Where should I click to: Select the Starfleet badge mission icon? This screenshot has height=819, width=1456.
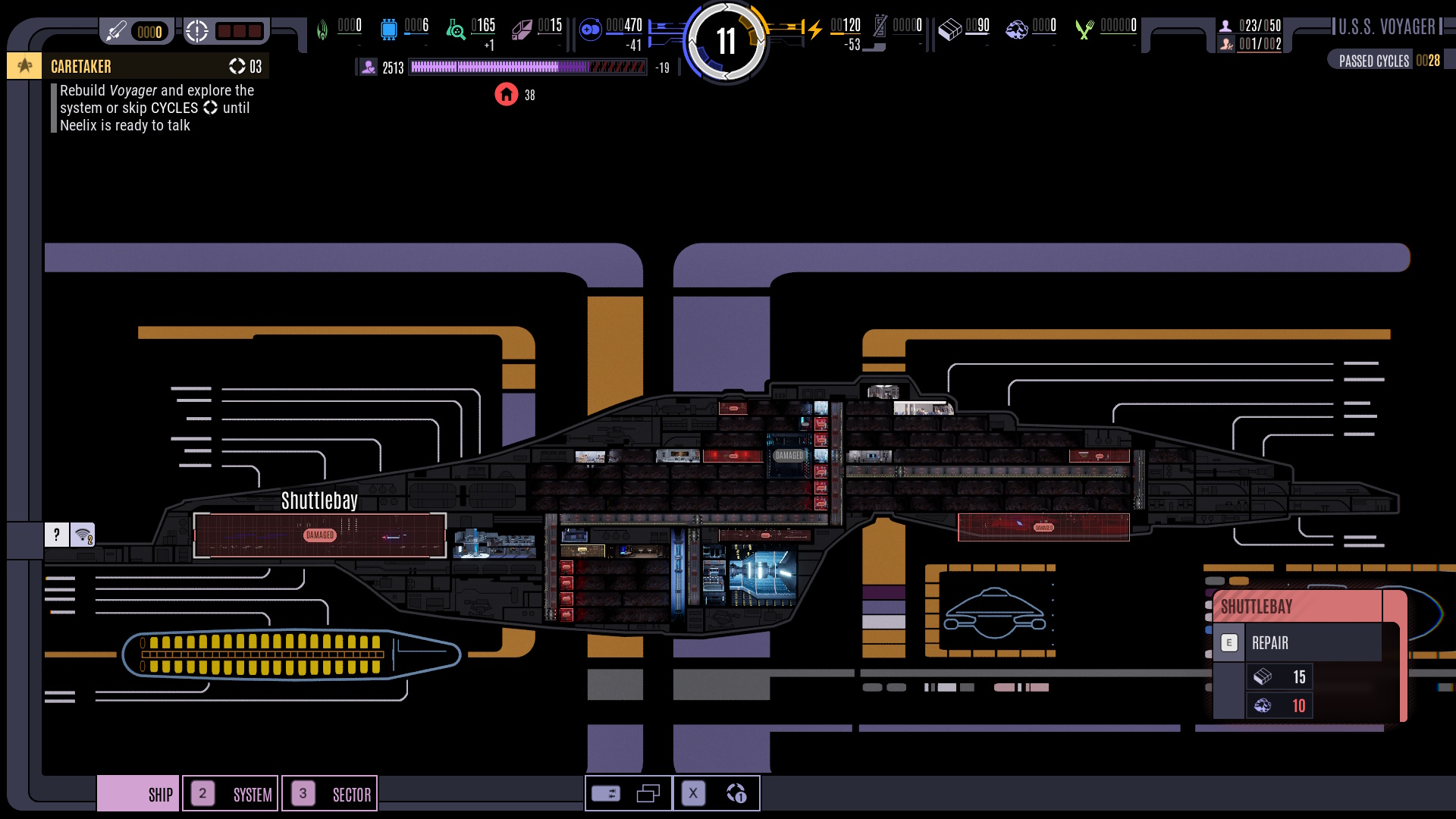click(x=25, y=66)
